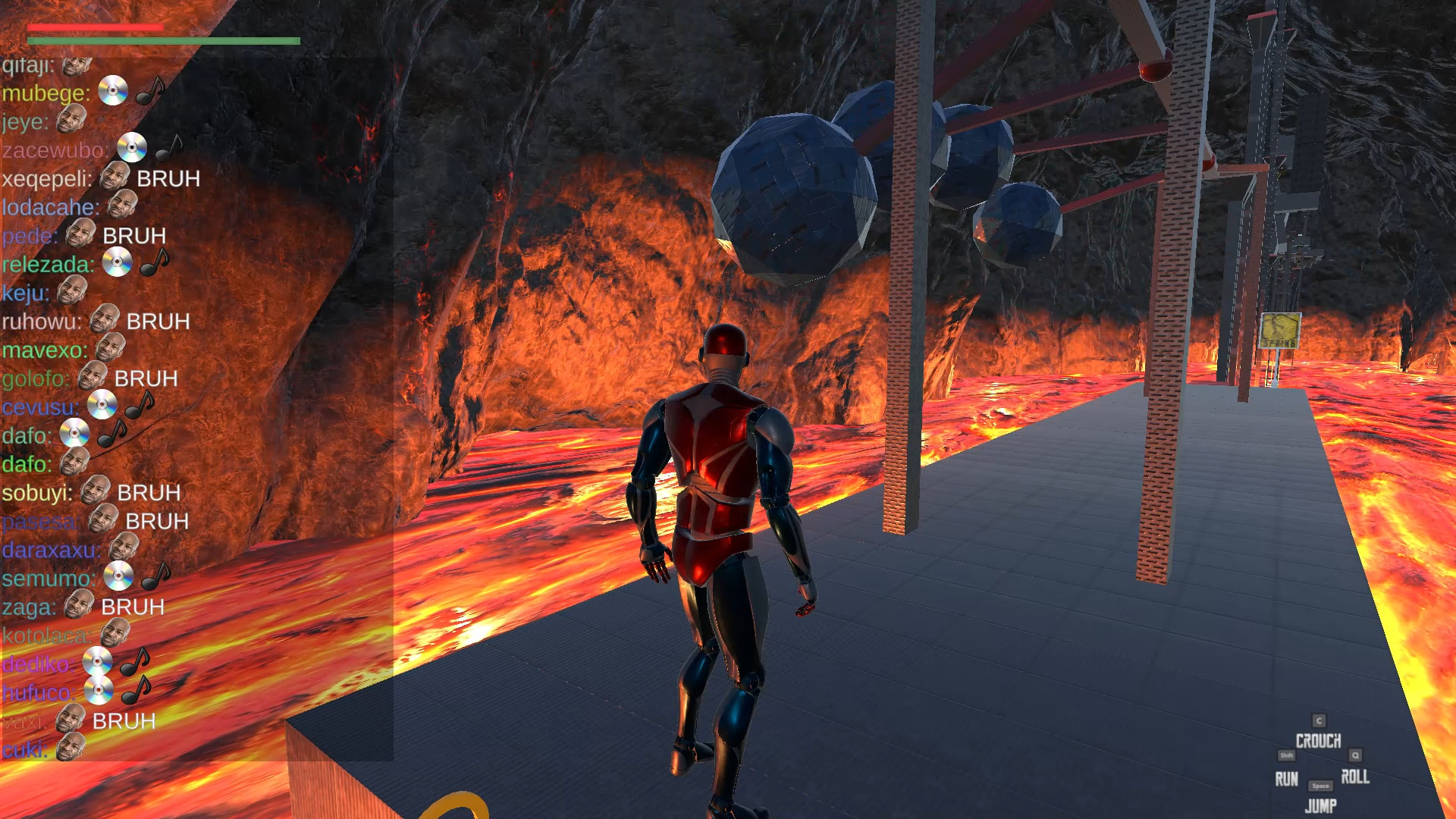
Task: Click the CD icon next to mubege
Action: pyautogui.click(x=112, y=90)
